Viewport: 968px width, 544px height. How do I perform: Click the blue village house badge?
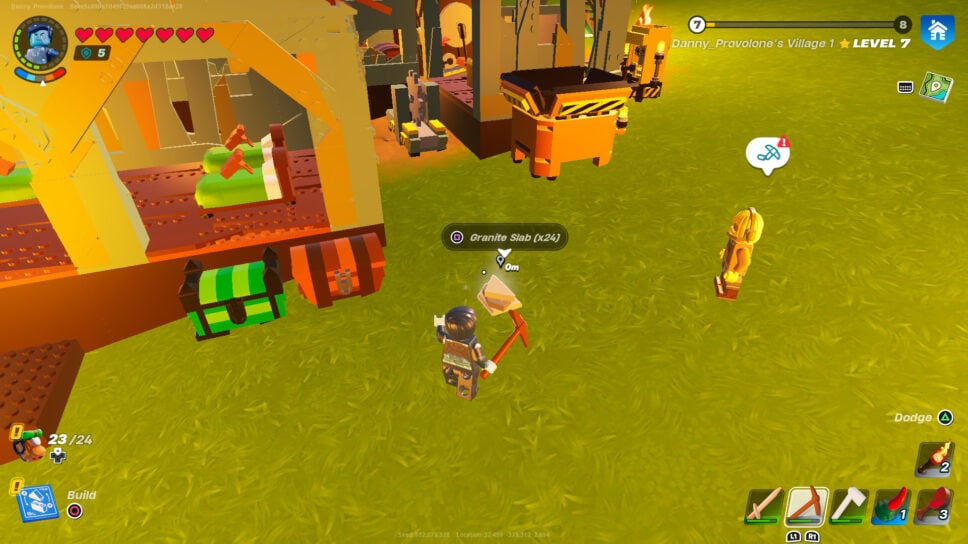tap(937, 31)
